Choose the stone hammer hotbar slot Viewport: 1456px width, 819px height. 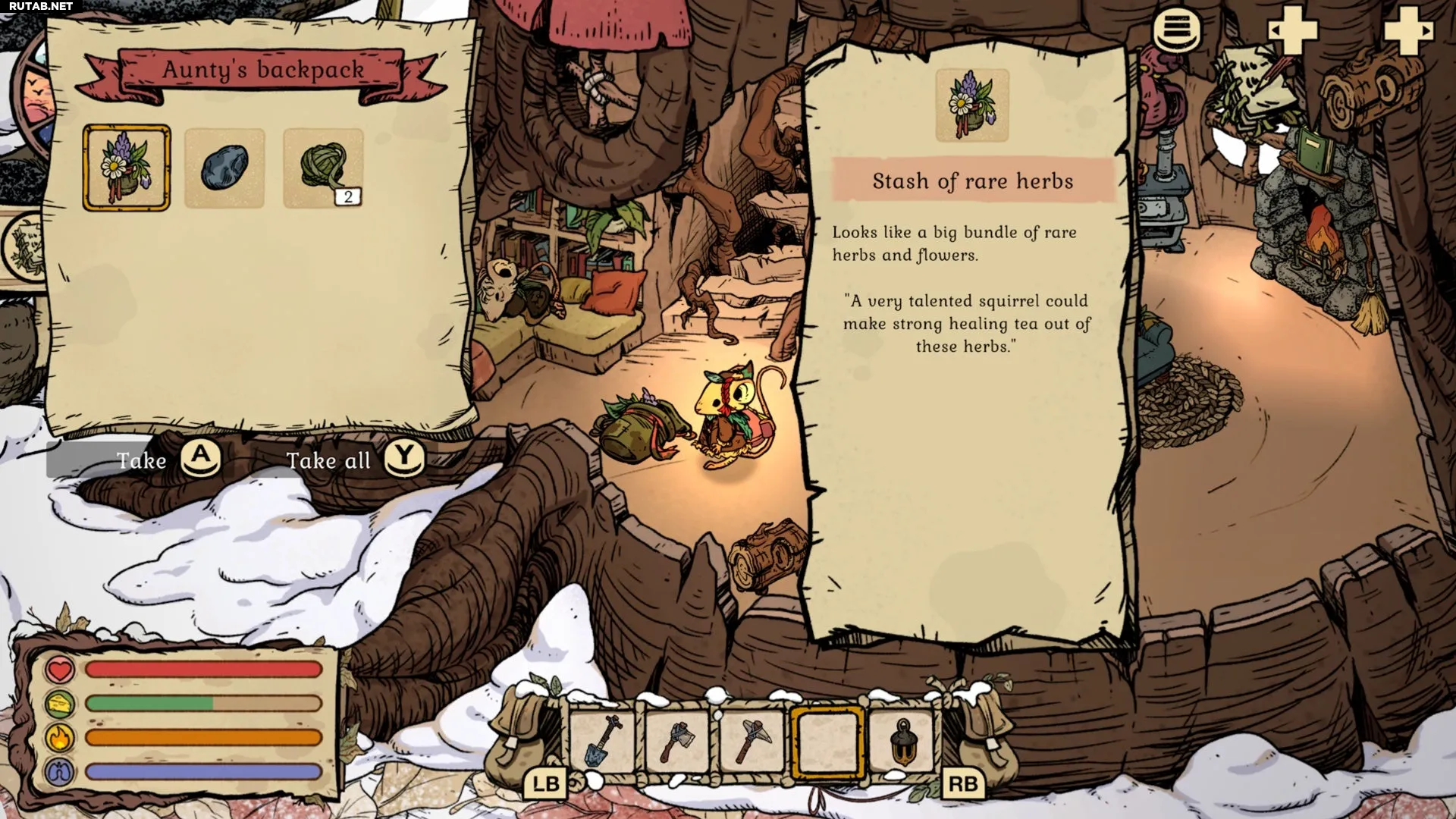pyautogui.click(x=752, y=740)
